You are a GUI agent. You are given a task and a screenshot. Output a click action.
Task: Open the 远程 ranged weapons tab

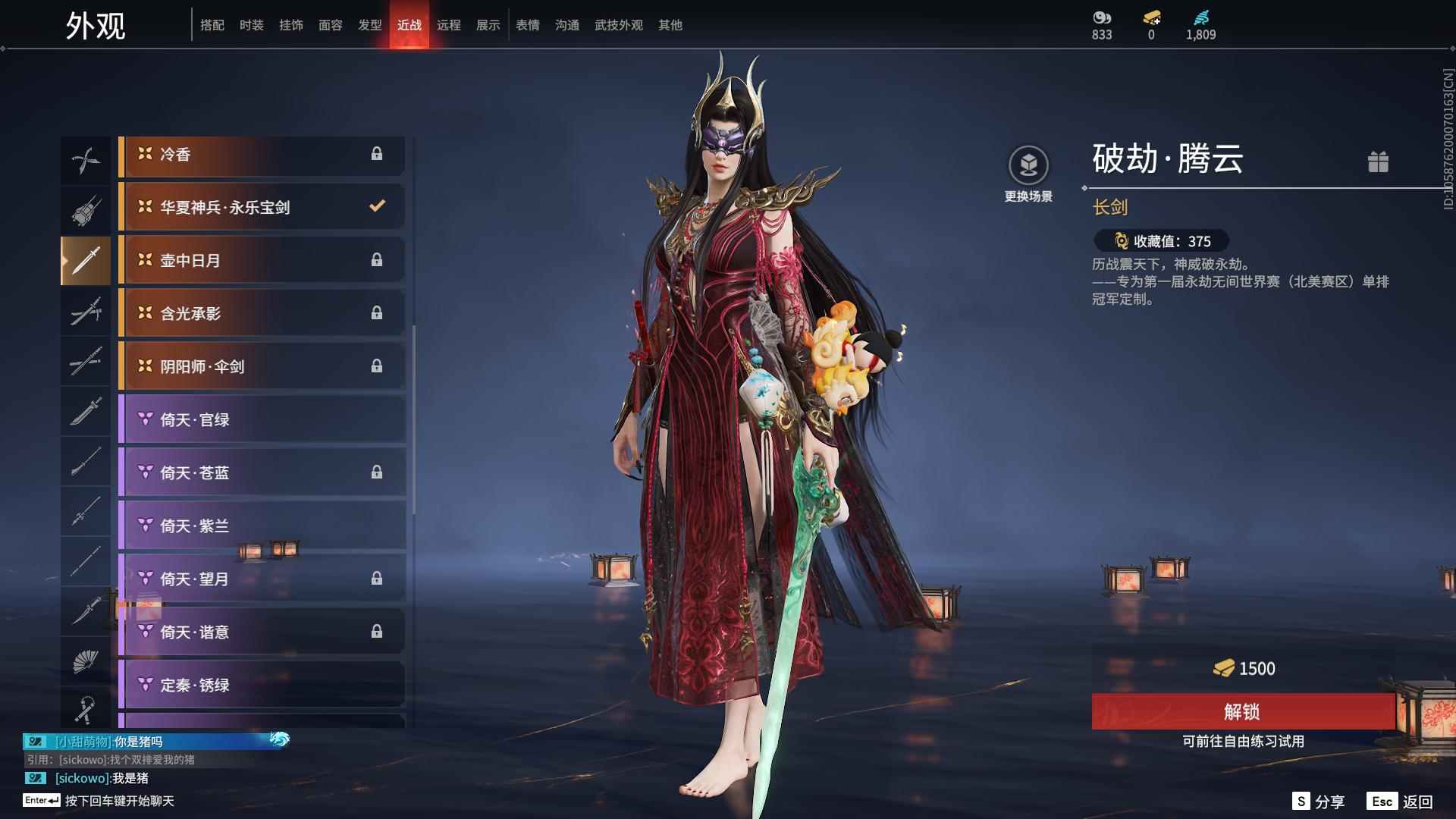pos(450,24)
